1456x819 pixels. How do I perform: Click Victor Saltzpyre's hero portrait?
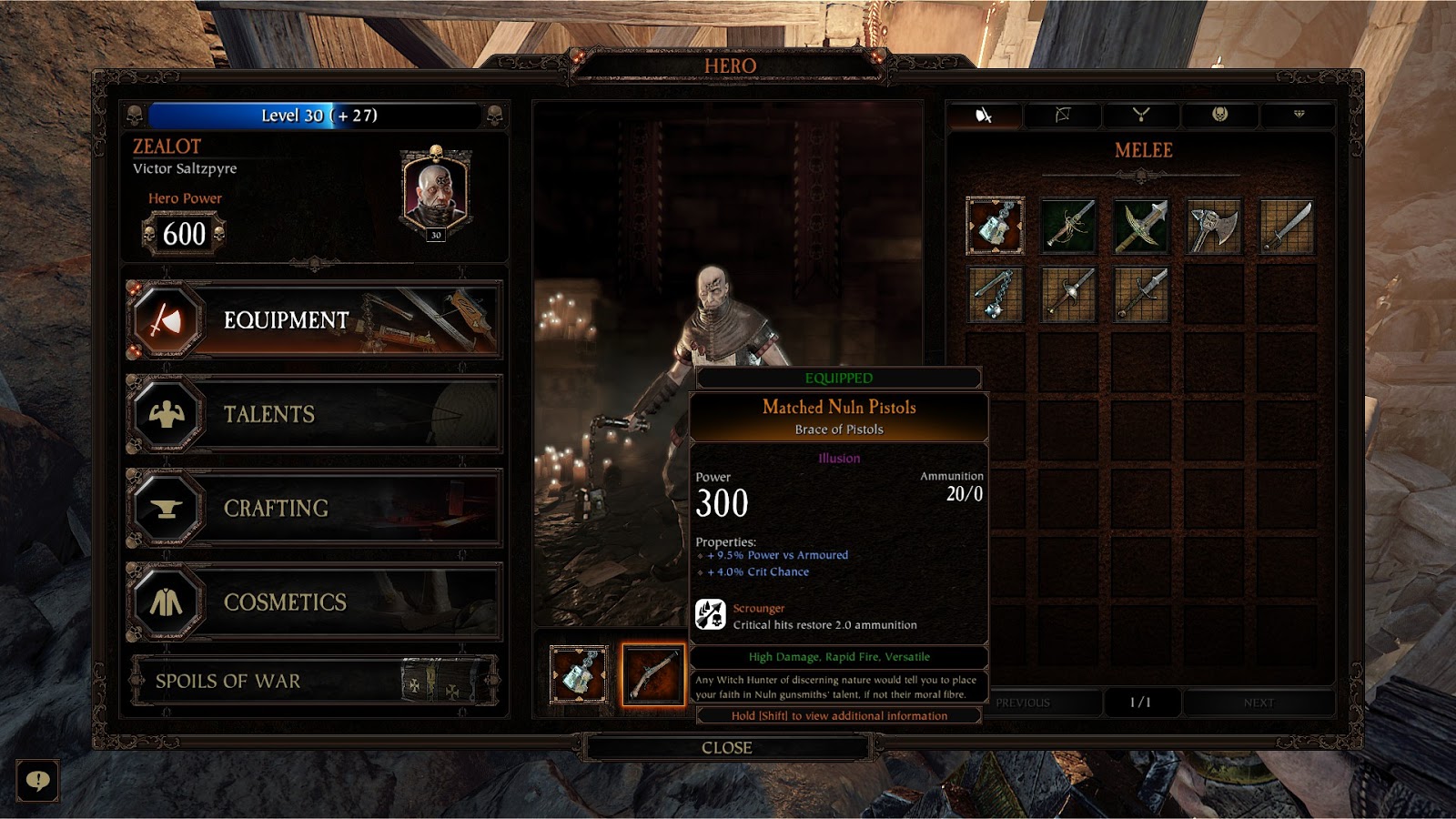[x=435, y=193]
